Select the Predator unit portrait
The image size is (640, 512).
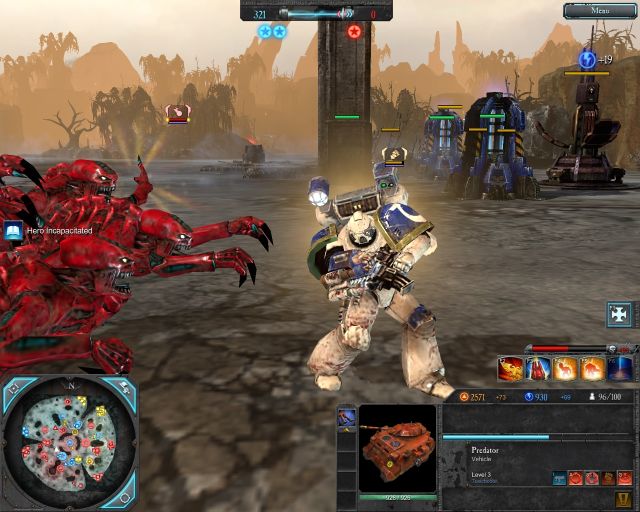(397, 448)
